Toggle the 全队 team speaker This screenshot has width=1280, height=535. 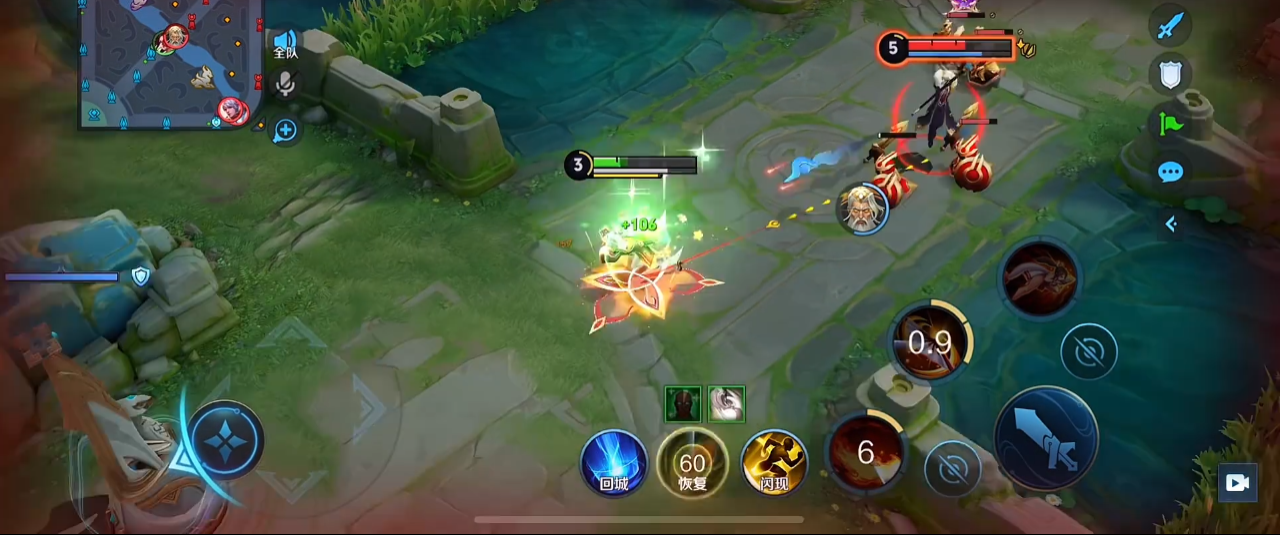[x=285, y=43]
